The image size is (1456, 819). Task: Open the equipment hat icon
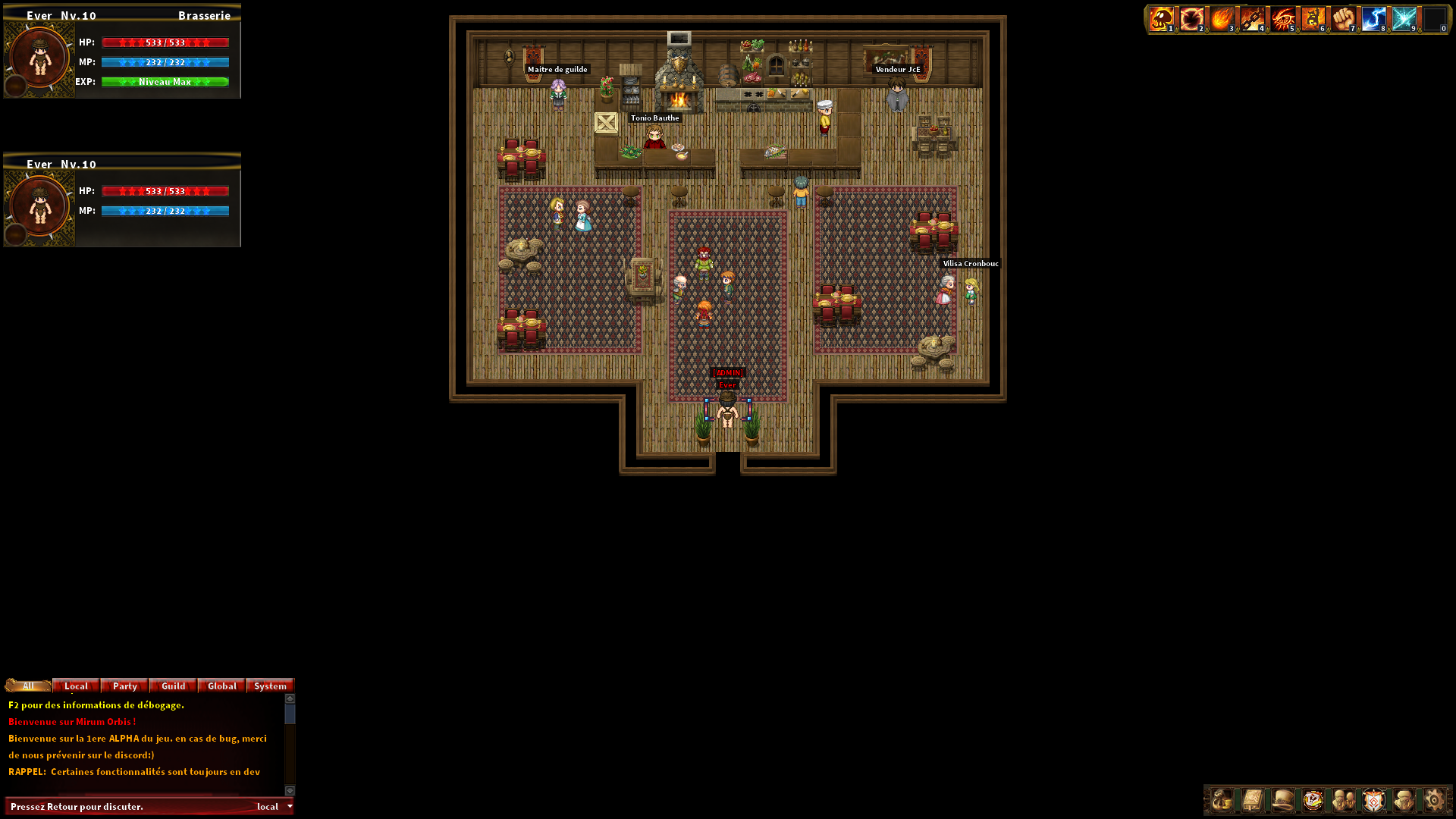pyautogui.click(x=1283, y=801)
